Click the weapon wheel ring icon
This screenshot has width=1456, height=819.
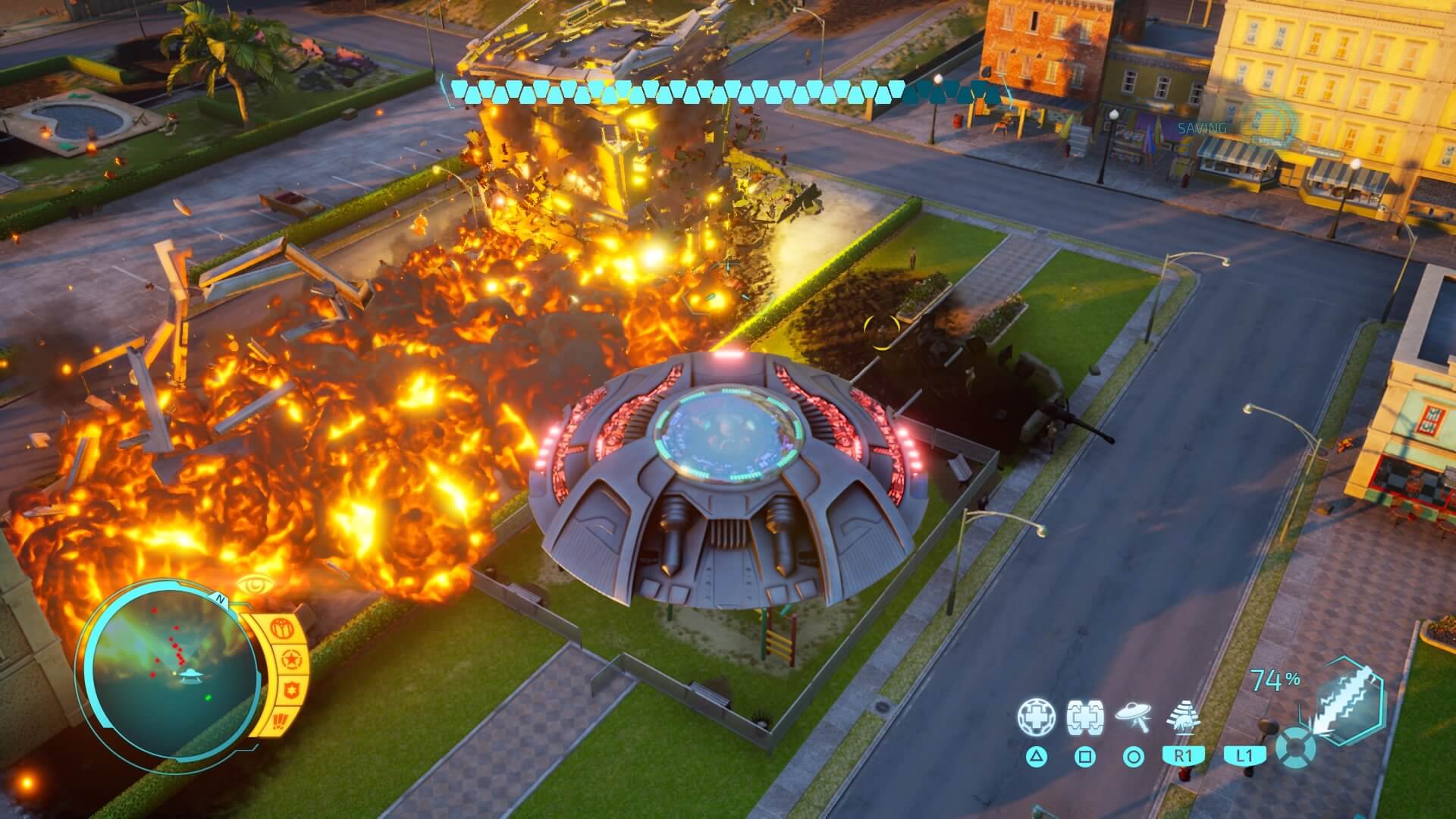(x=1294, y=750)
